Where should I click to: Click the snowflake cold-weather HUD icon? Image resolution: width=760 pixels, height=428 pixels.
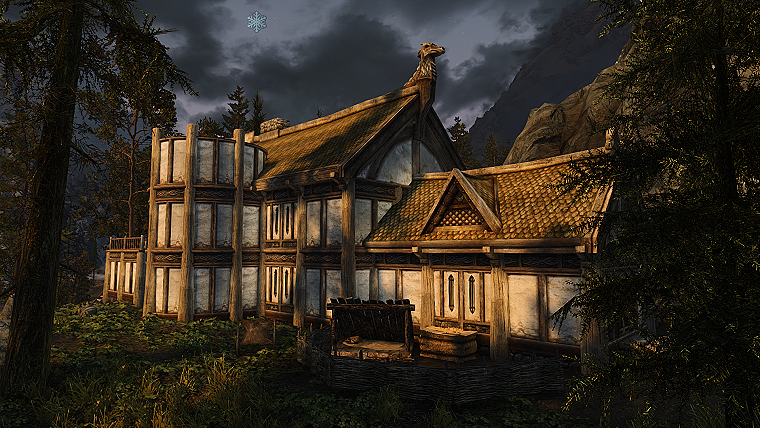click(x=257, y=21)
